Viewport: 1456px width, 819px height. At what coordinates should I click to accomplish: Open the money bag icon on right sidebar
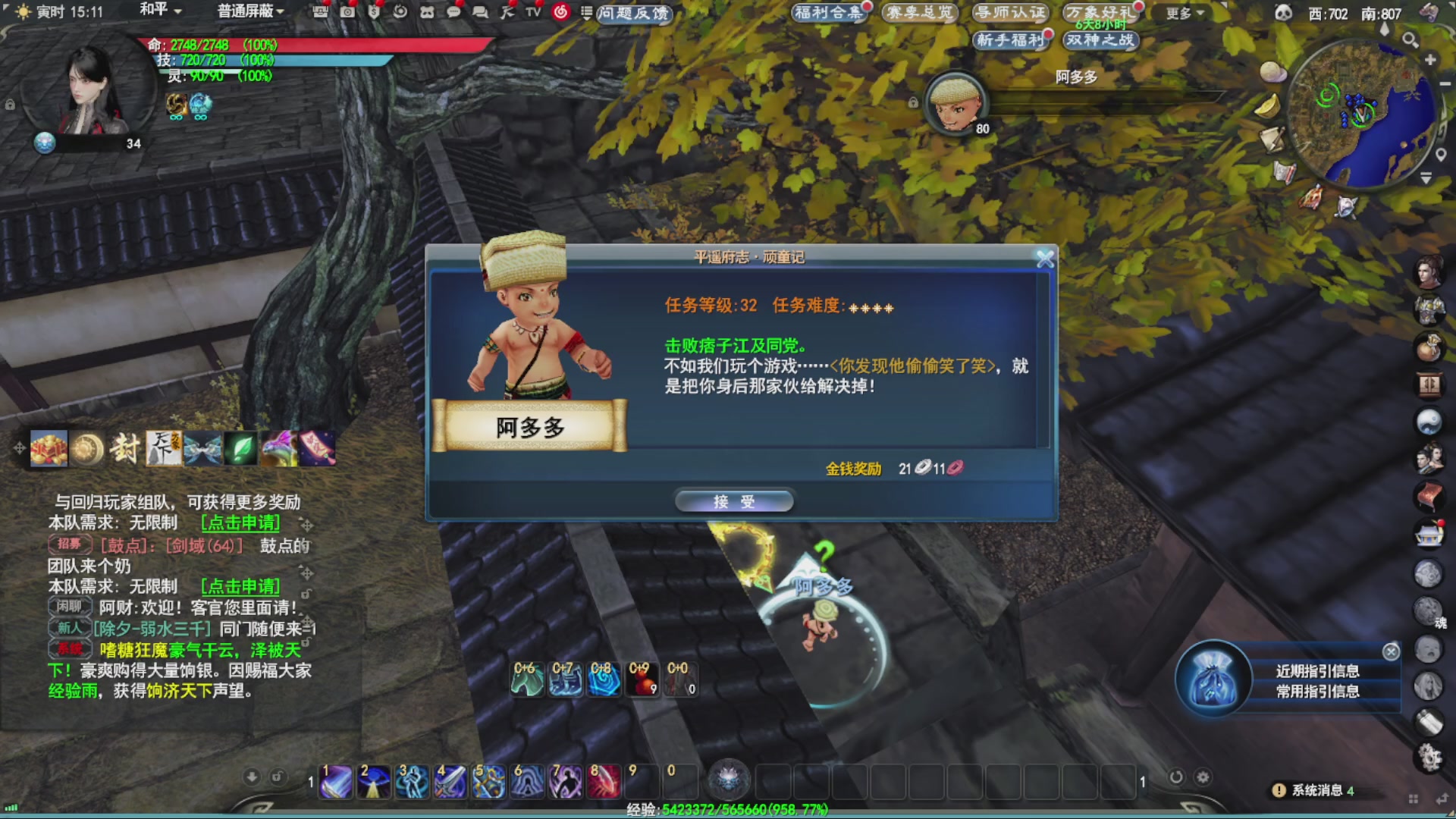[1432, 347]
